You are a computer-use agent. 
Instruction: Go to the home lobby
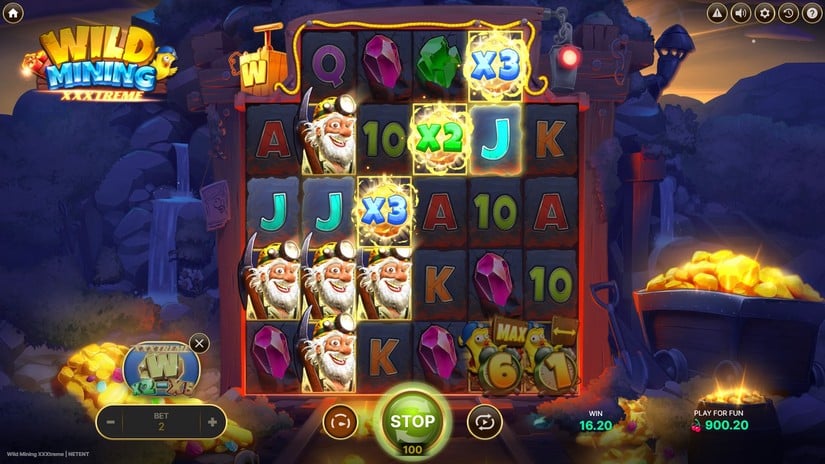coord(13,13)
